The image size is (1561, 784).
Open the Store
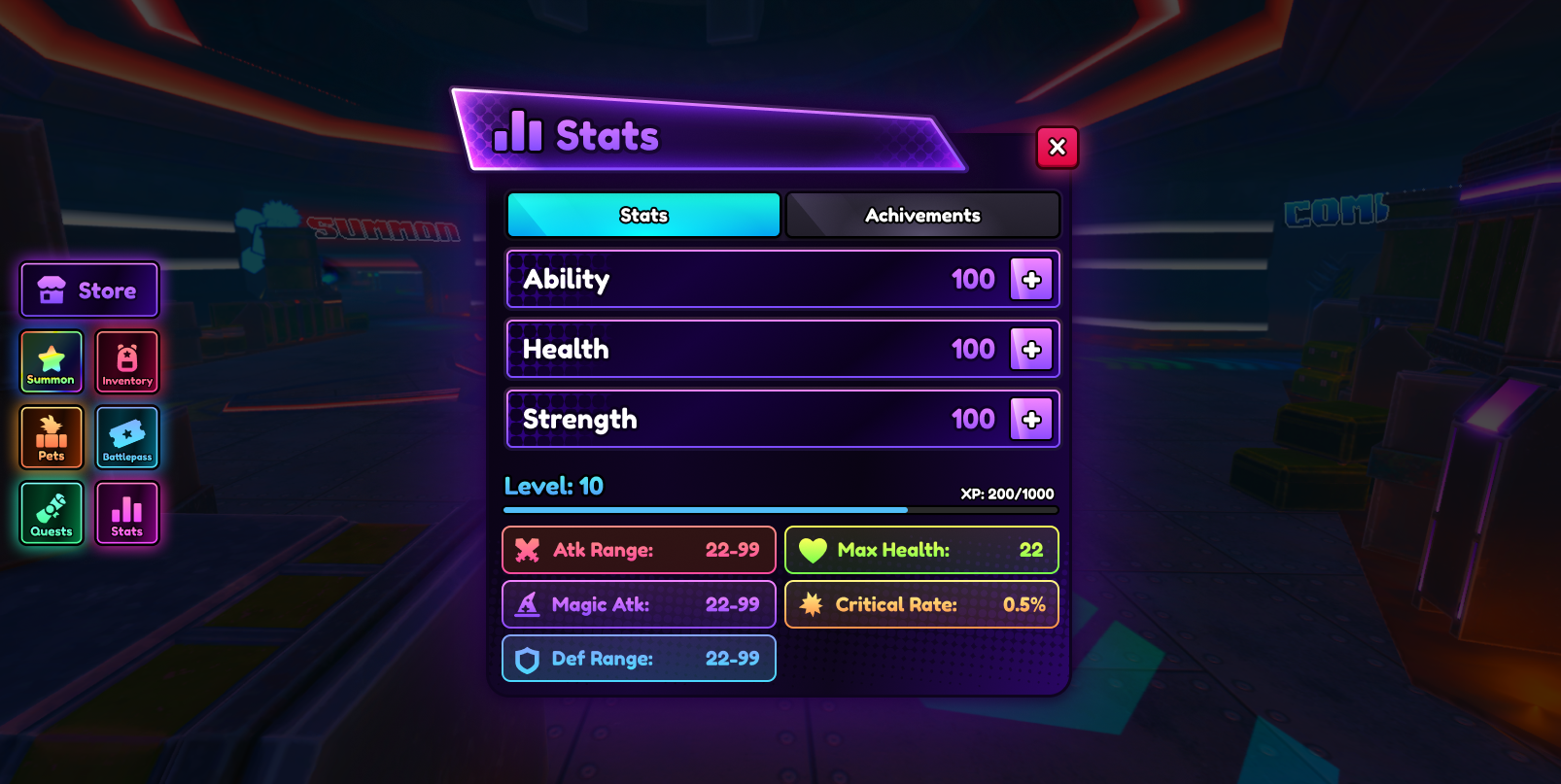(x=89, y=290)
